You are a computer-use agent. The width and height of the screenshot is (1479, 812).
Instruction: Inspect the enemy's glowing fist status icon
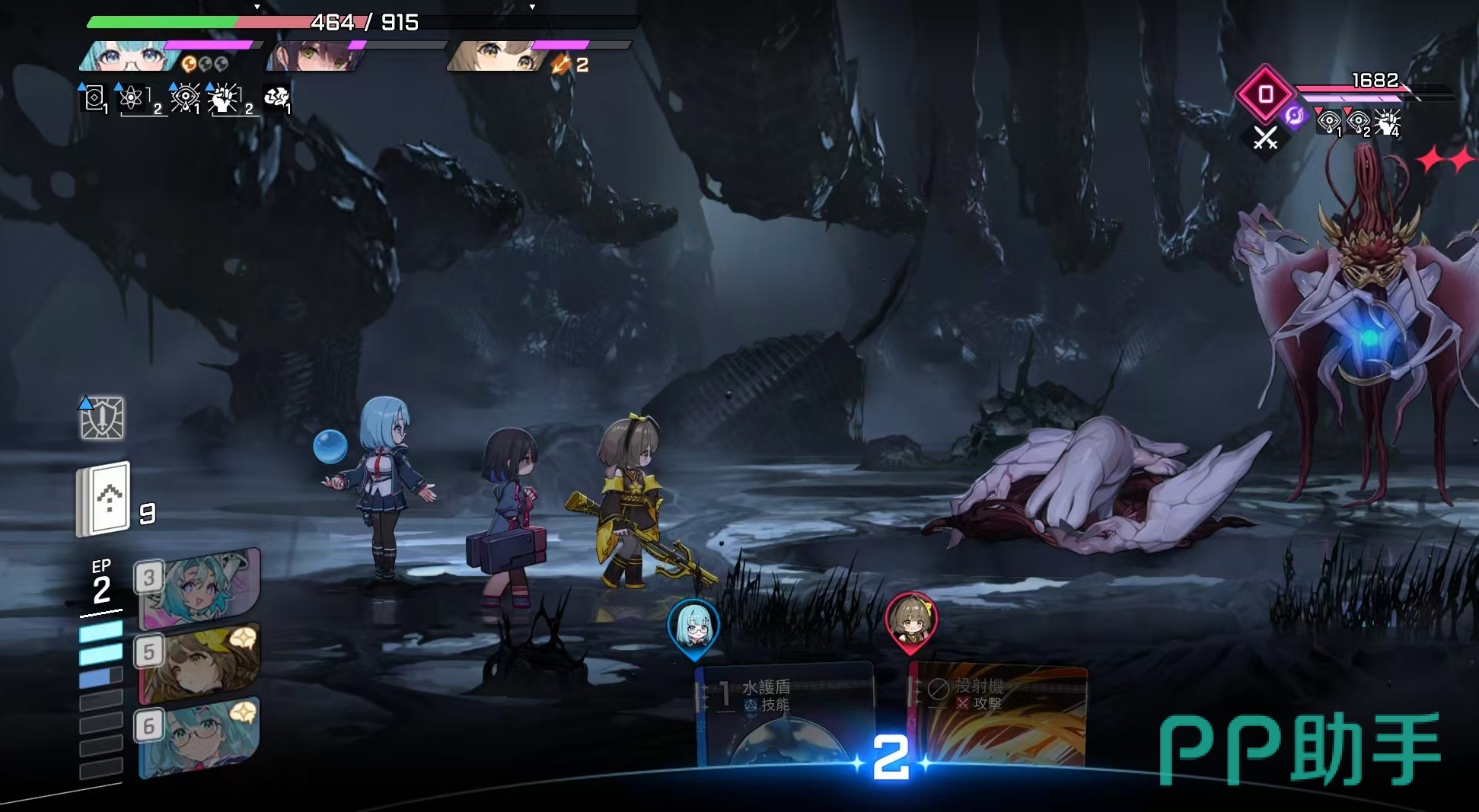pos(1387,122)
